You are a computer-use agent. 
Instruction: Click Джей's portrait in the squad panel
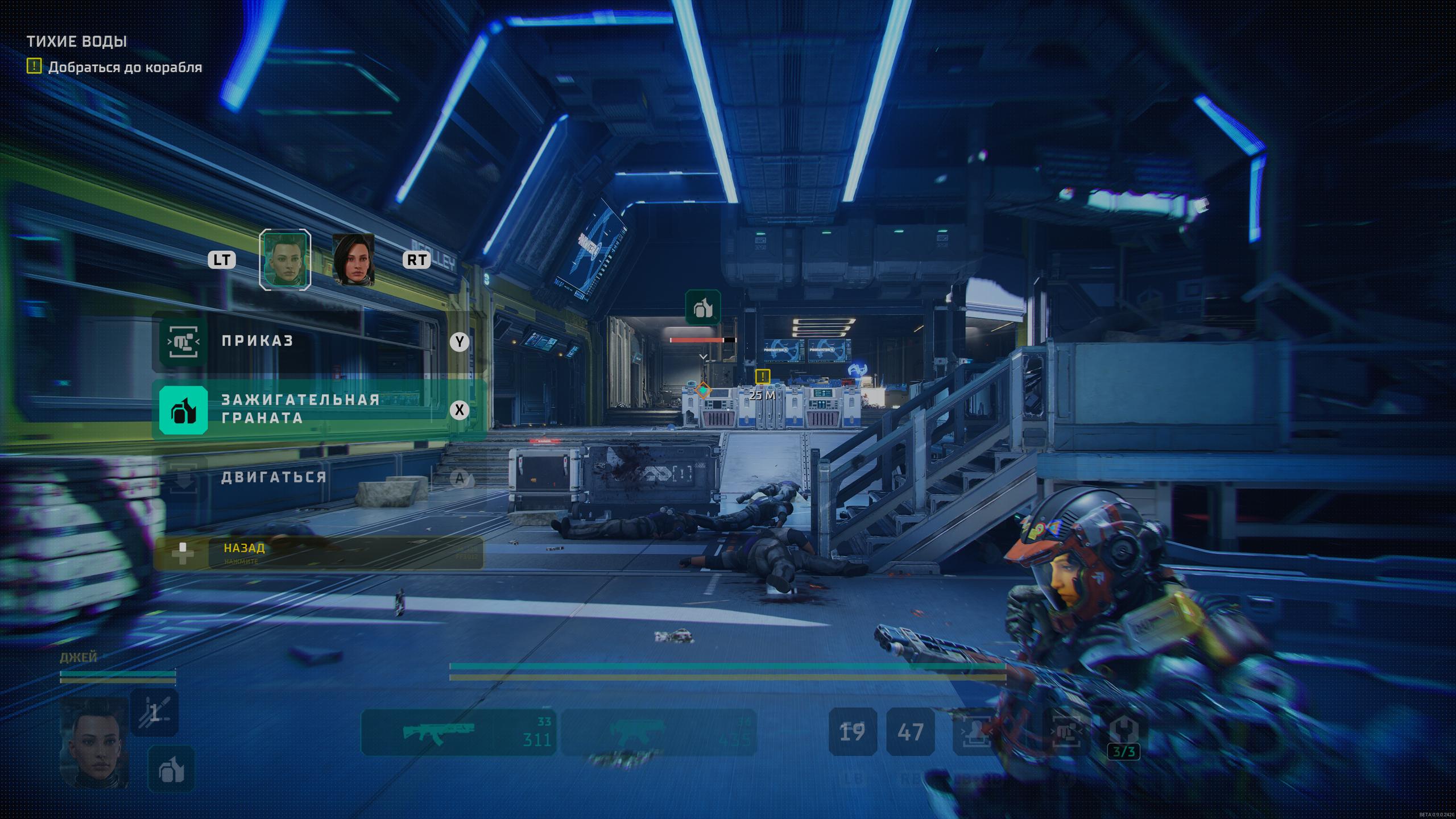[x=94, y=742]
